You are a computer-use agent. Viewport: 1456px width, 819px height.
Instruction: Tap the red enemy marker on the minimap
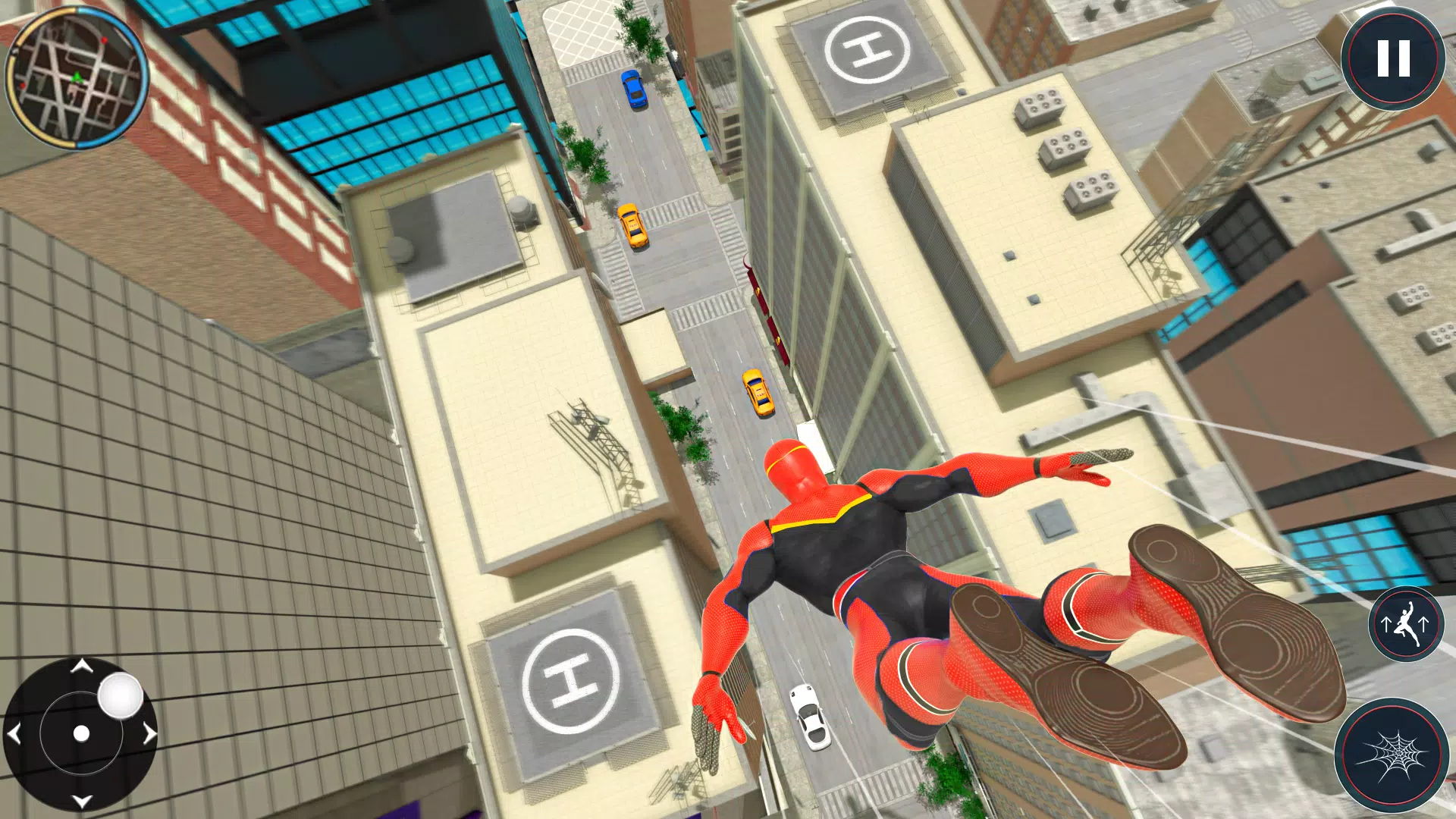105,41
